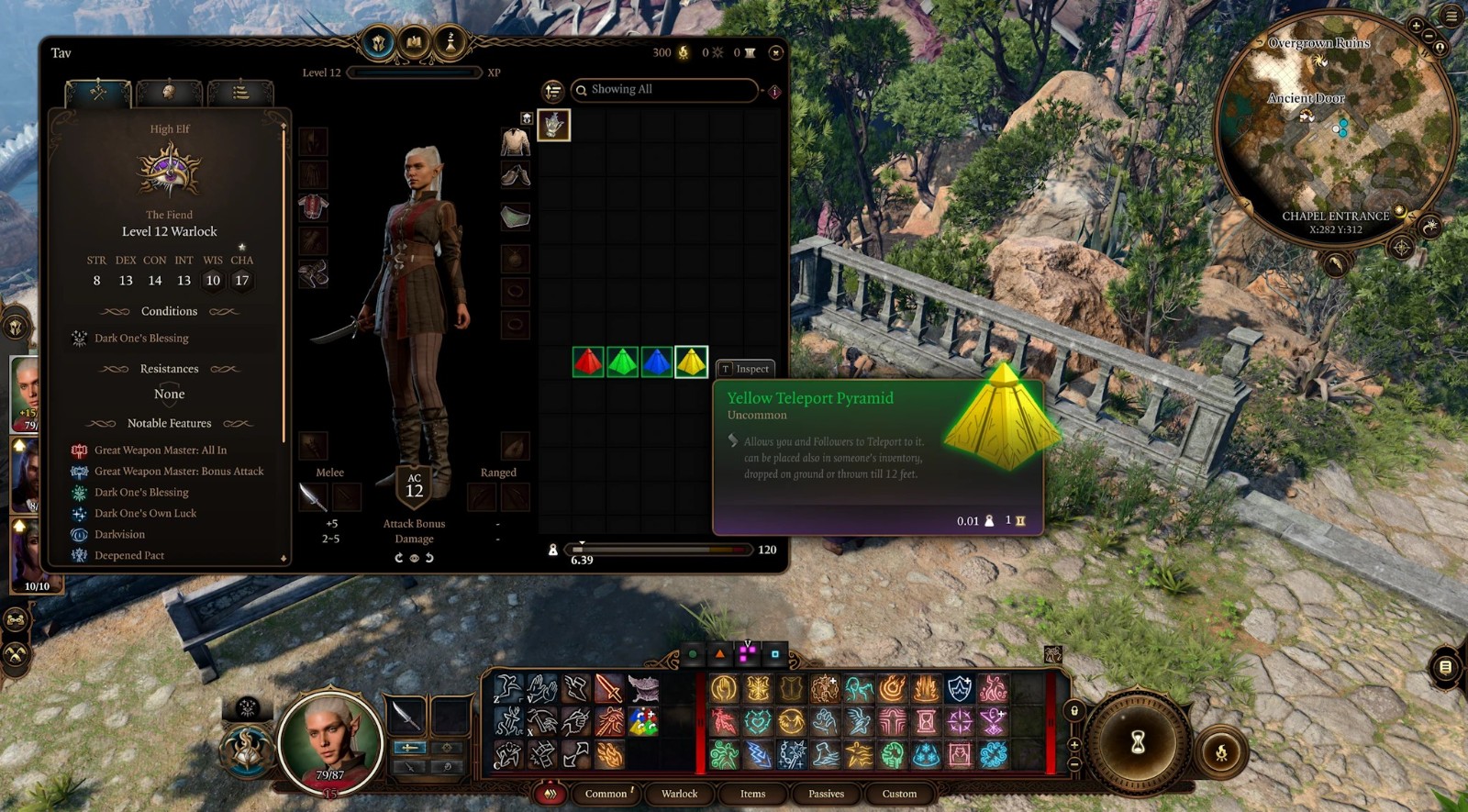Open the inventory sort options button
Viewport: 1468px width, 812px height.
click(552, 91)
